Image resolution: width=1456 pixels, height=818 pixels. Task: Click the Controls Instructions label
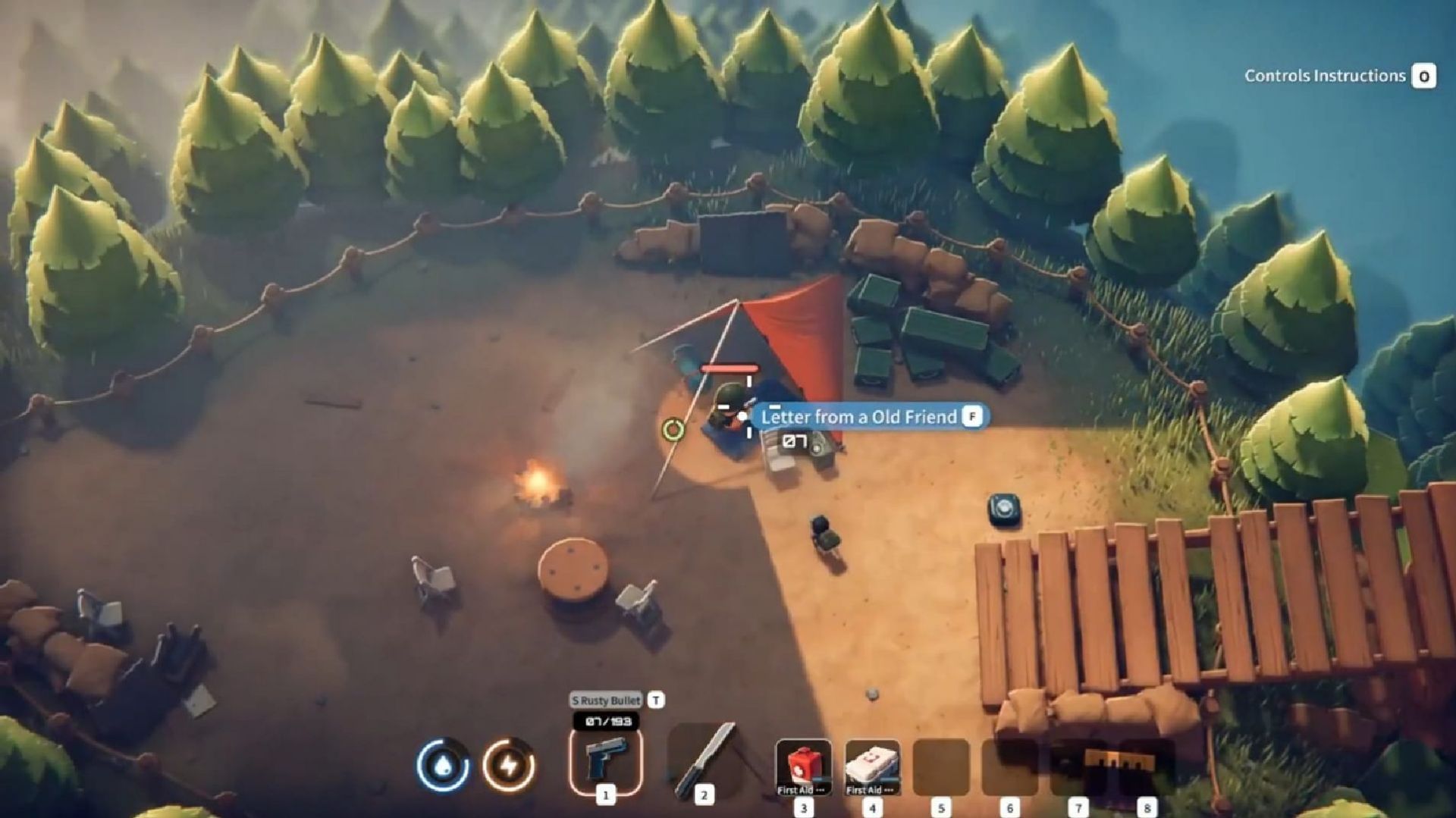[1326, 76]
